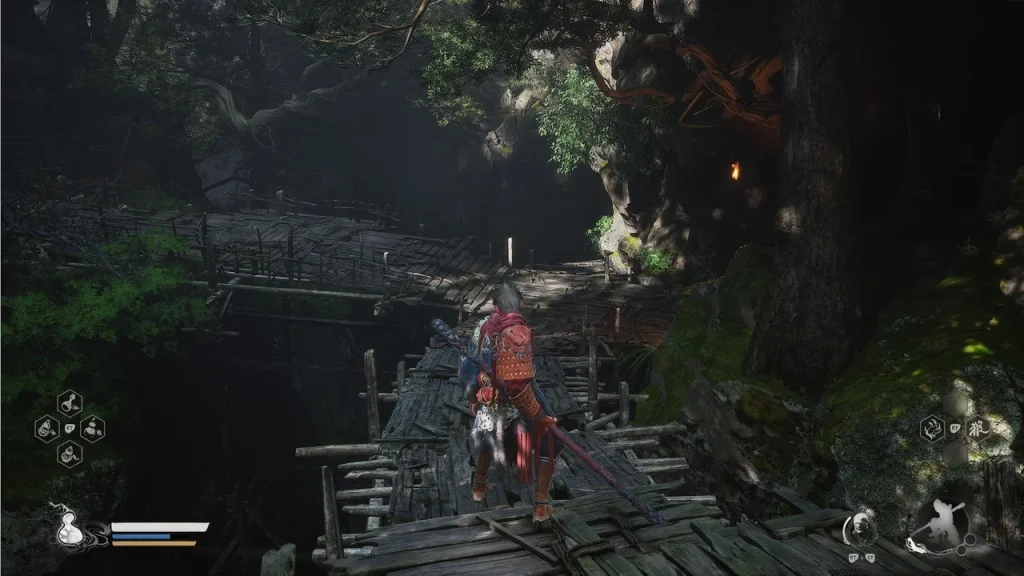Cast the Chinese-character spell hexagon
This screenshot has height=576, width=1024.
(x=977, y=429)
